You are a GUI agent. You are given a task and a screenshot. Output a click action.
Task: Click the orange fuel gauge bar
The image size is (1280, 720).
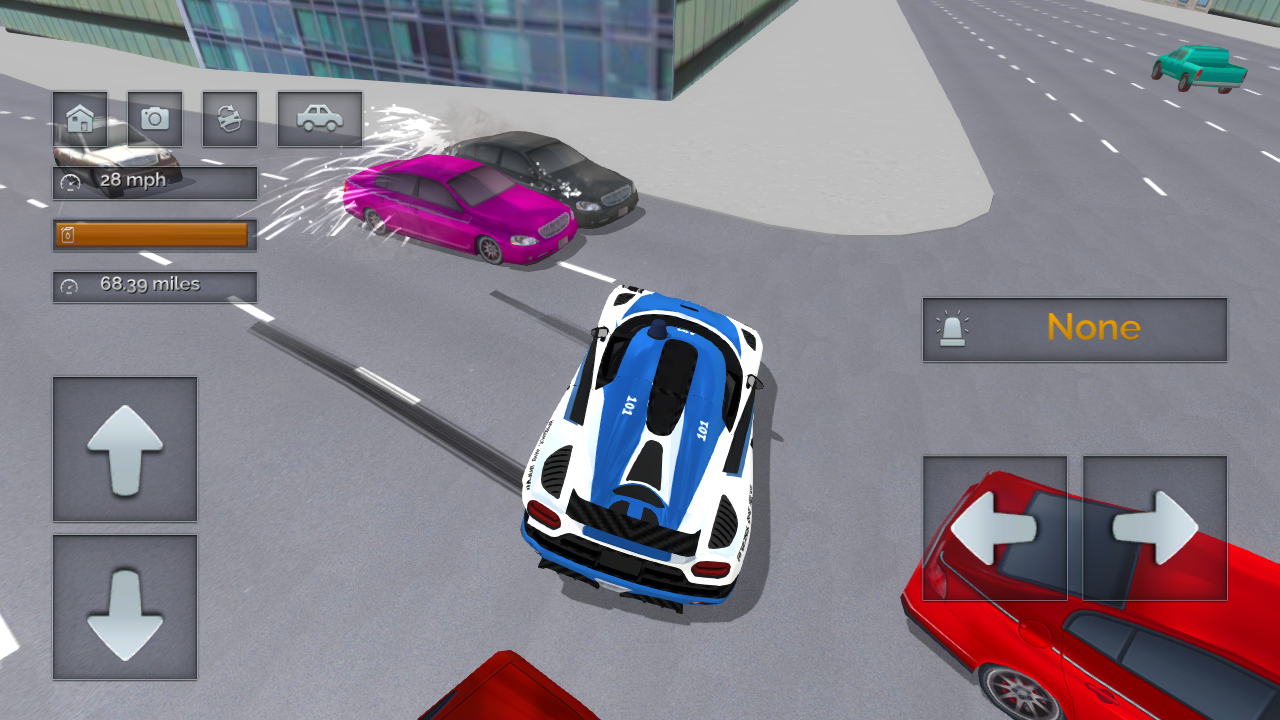click(155, 236)
